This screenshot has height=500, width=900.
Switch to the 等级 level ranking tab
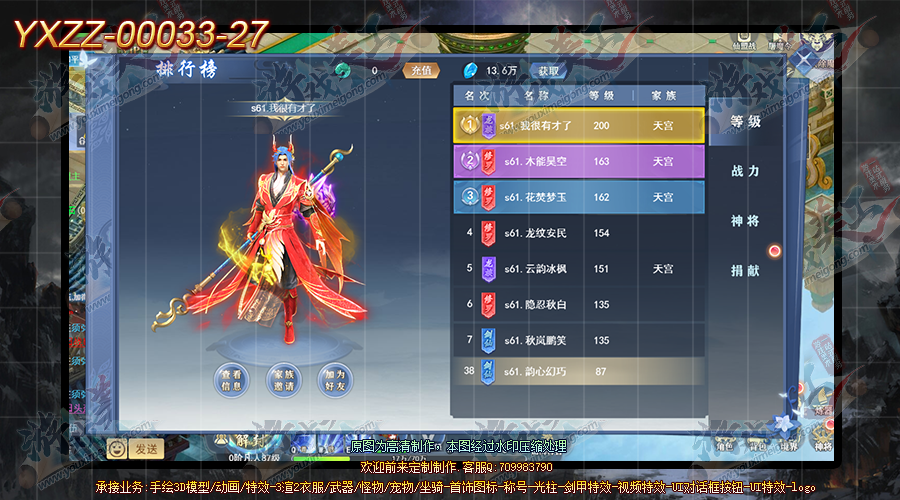point(745,122)
